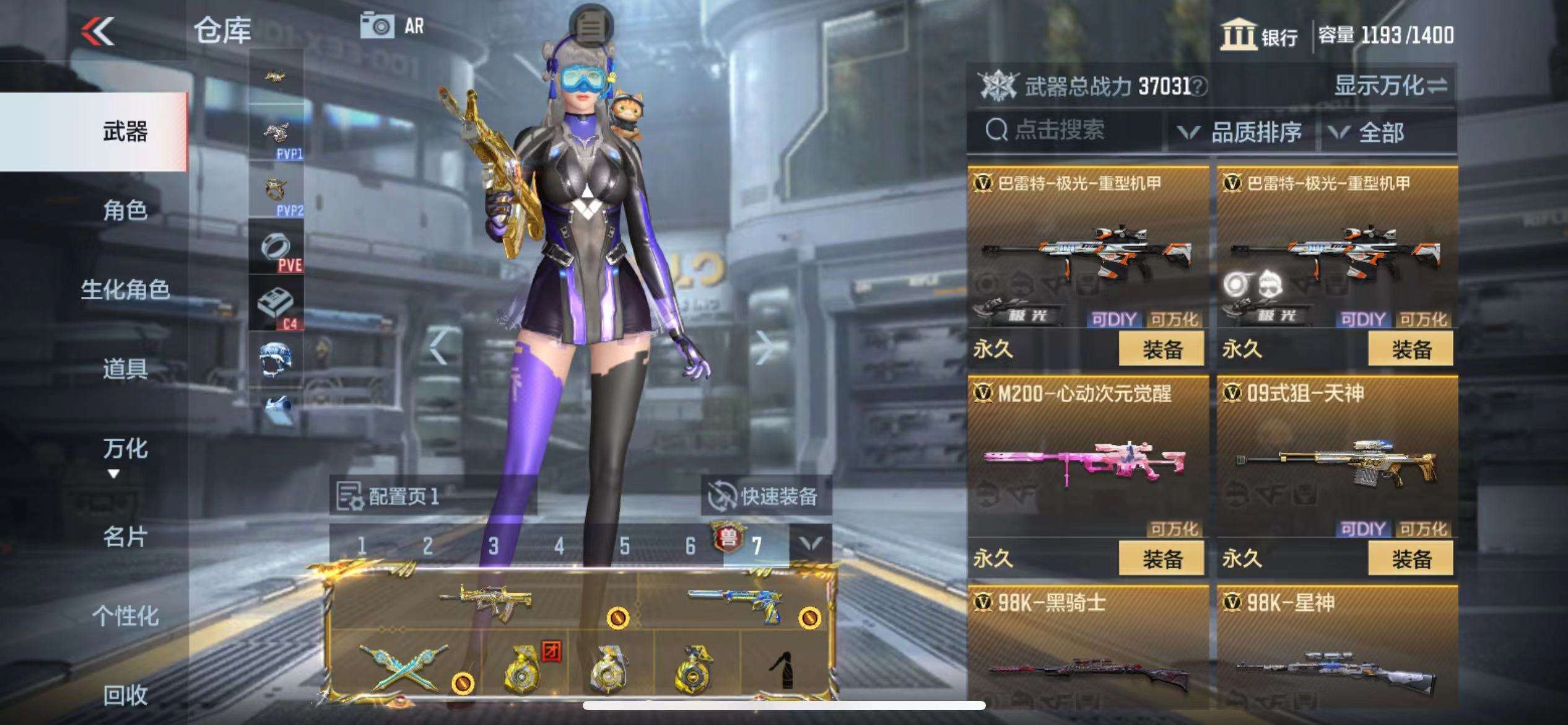Equip the M200-心动次元觉醒 sniper

(1161, 559)
